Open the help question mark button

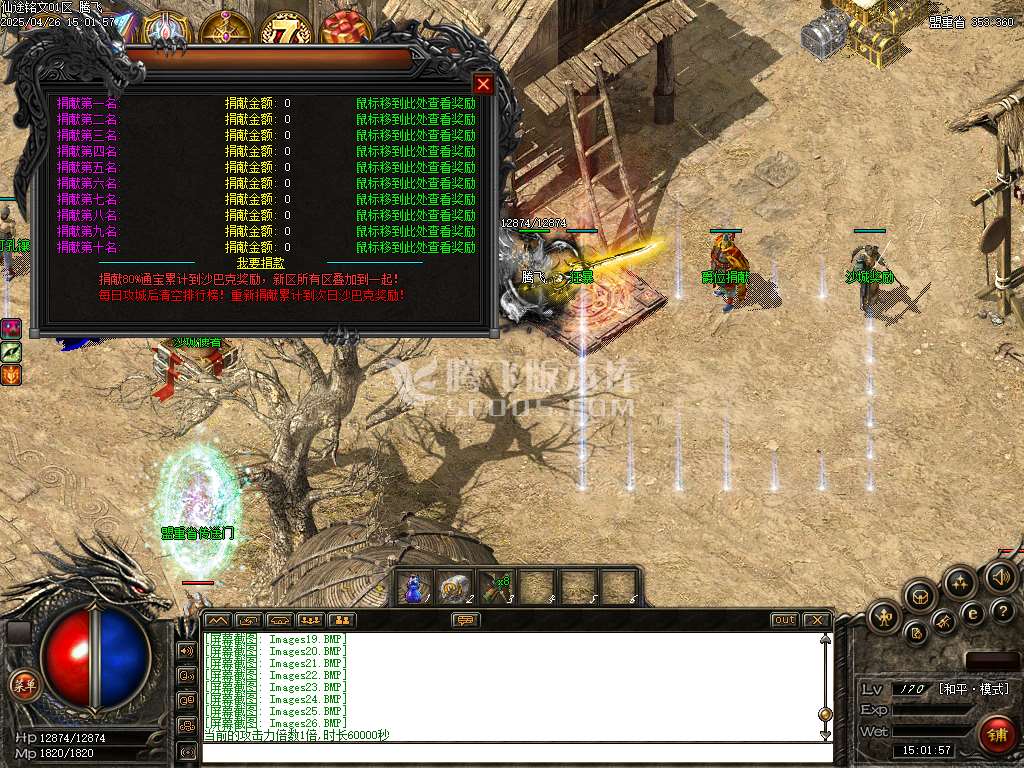pos(1003,611)
